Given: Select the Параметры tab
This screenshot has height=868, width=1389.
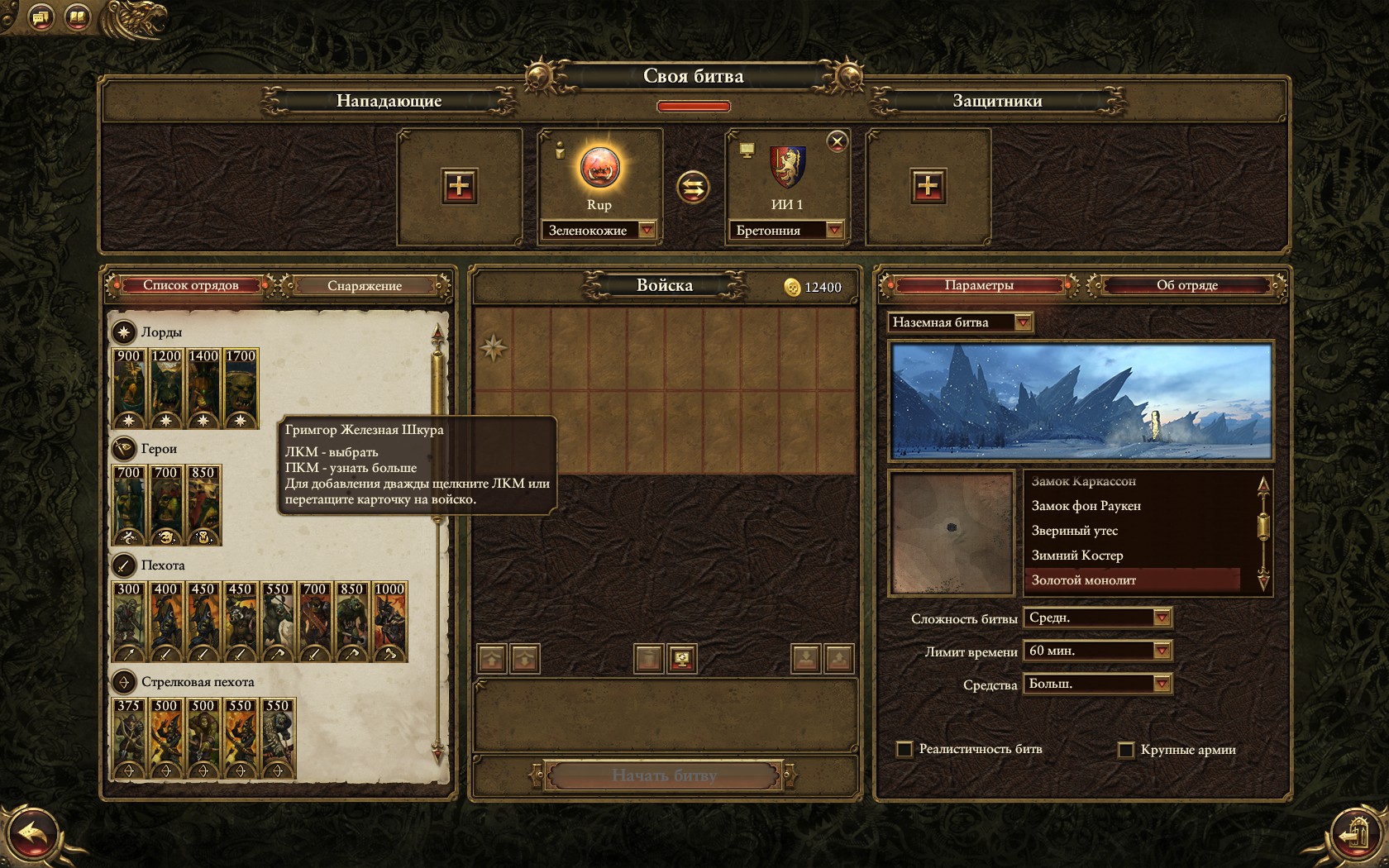Looking at the screenshot, I should 979,285.
